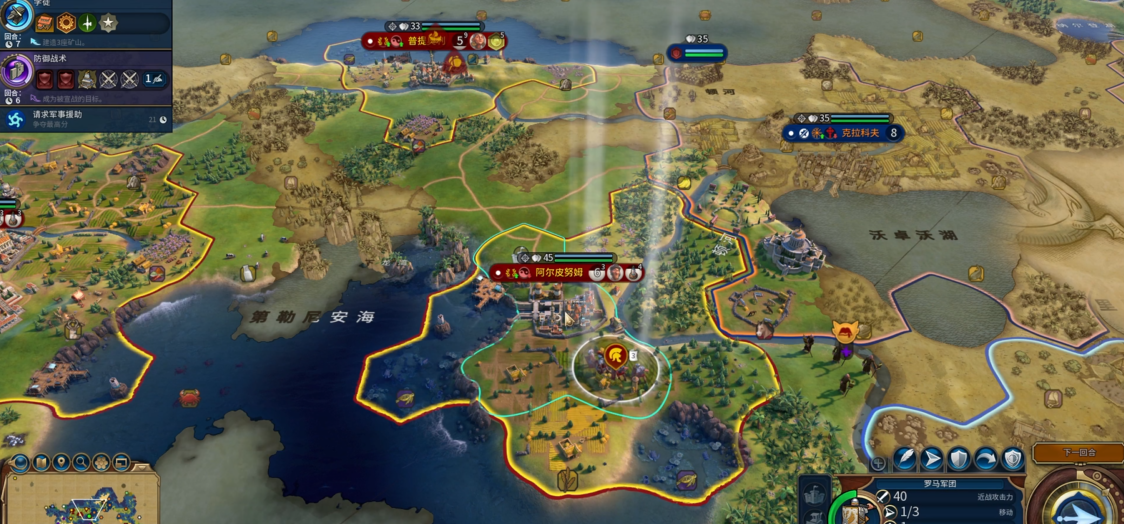Open the map lenses button
1124x524 pixels.
point(40,463)
